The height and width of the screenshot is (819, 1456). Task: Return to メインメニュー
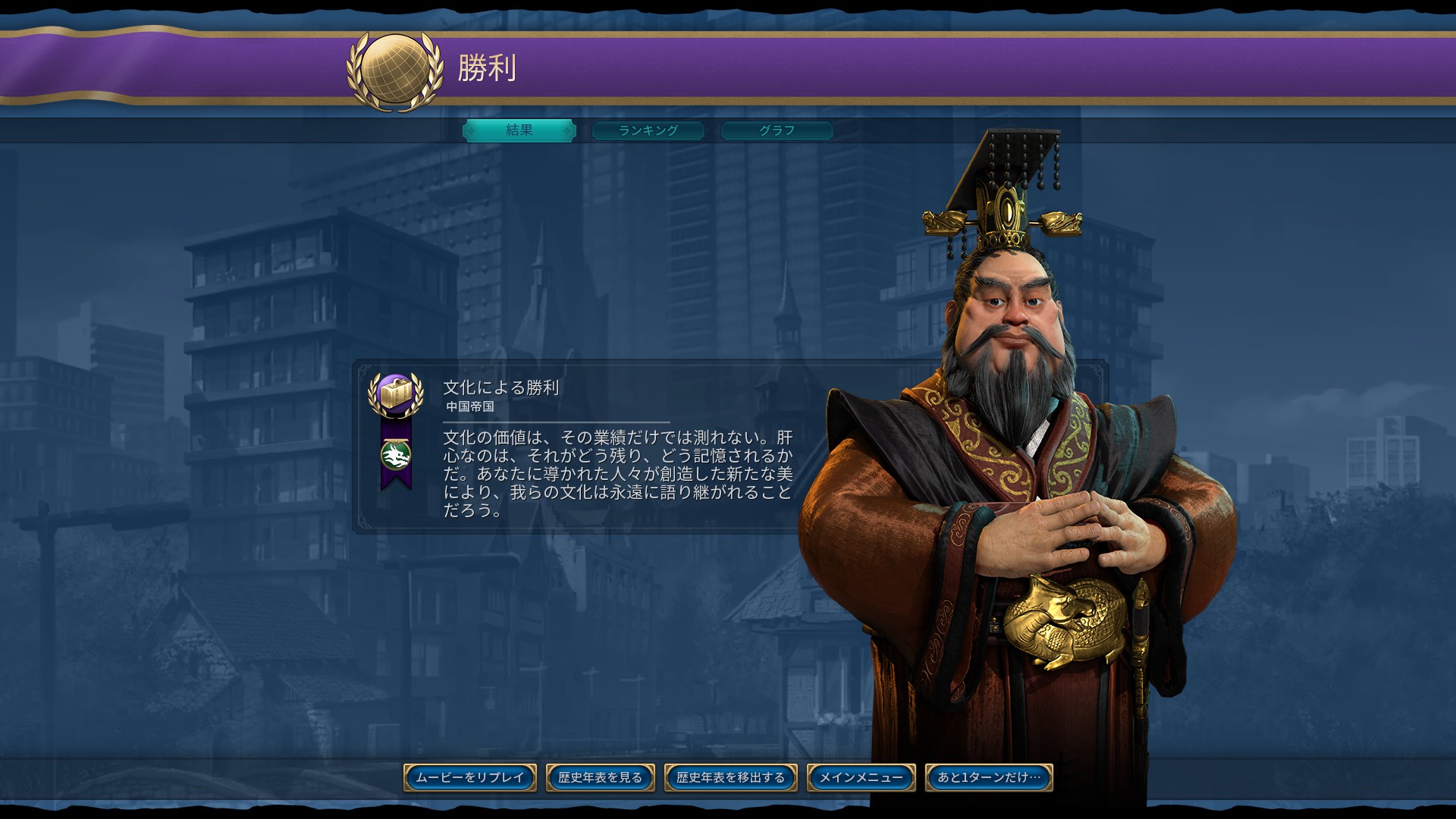(861, 777)
